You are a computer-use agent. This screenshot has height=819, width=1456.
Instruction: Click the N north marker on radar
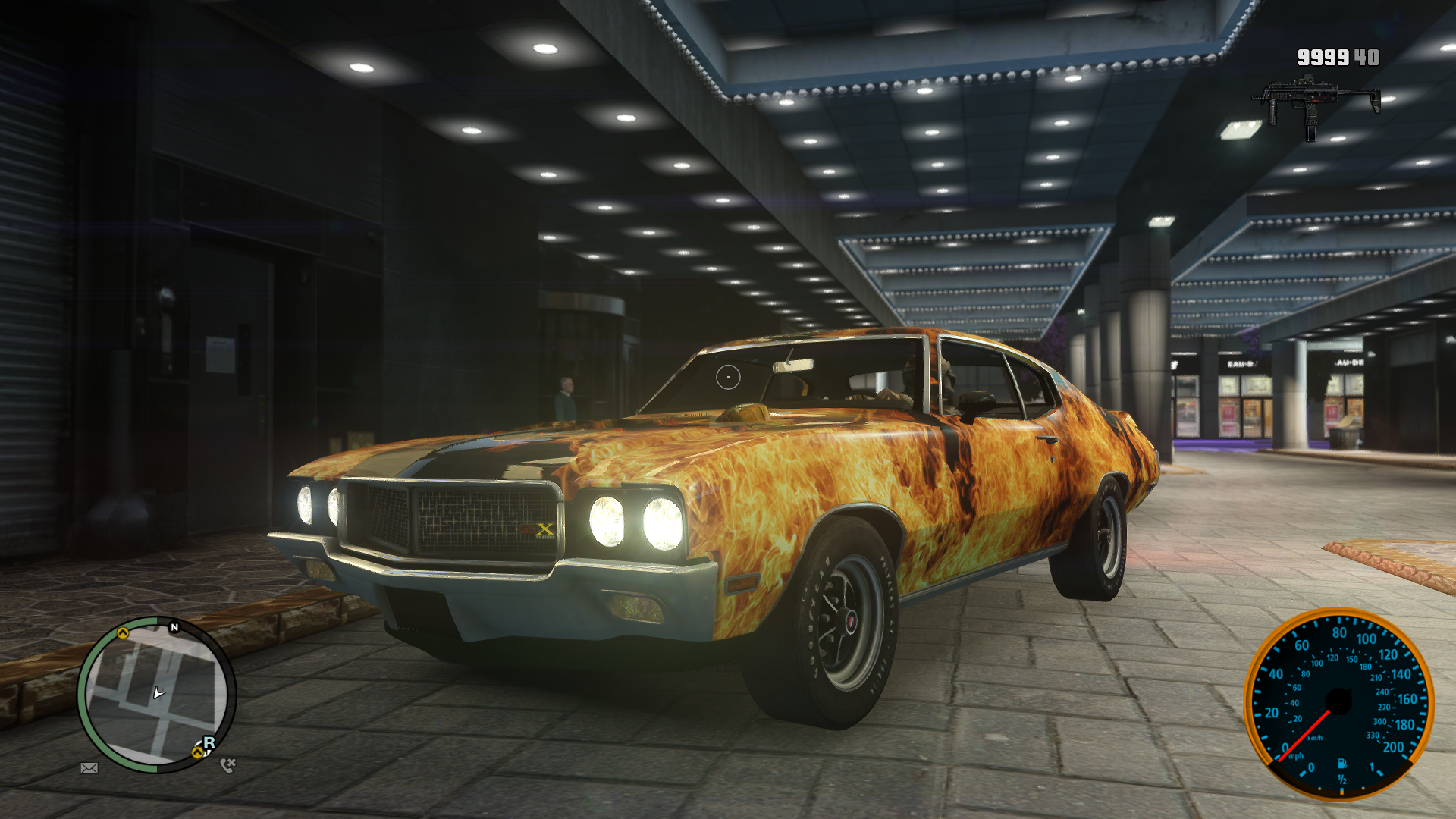174,627
